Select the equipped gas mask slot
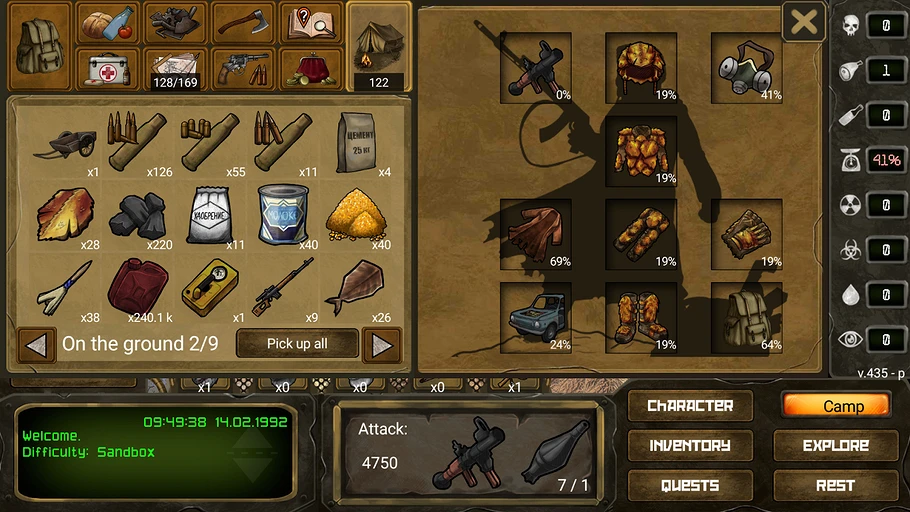 (746, 65)
